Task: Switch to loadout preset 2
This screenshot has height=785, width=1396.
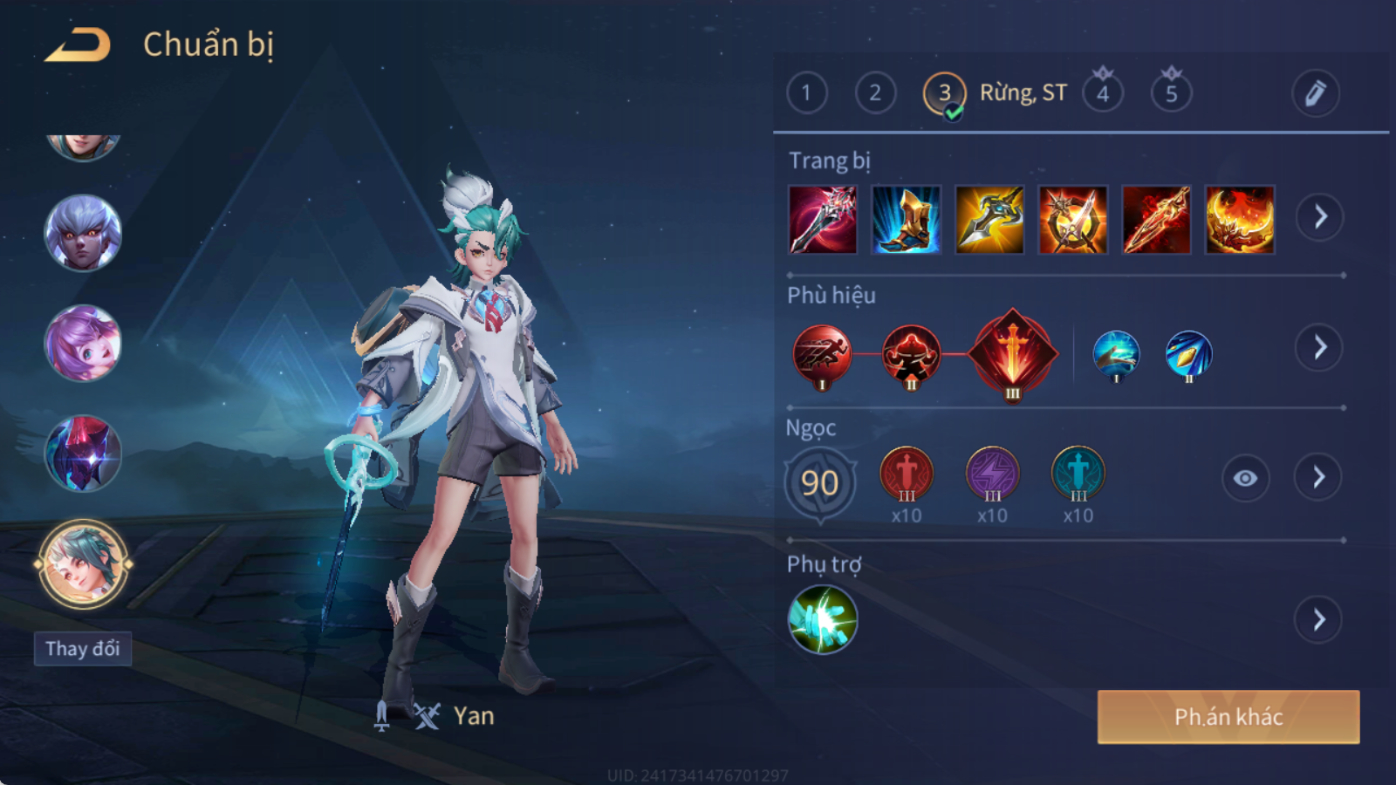Action: point(875,94)
